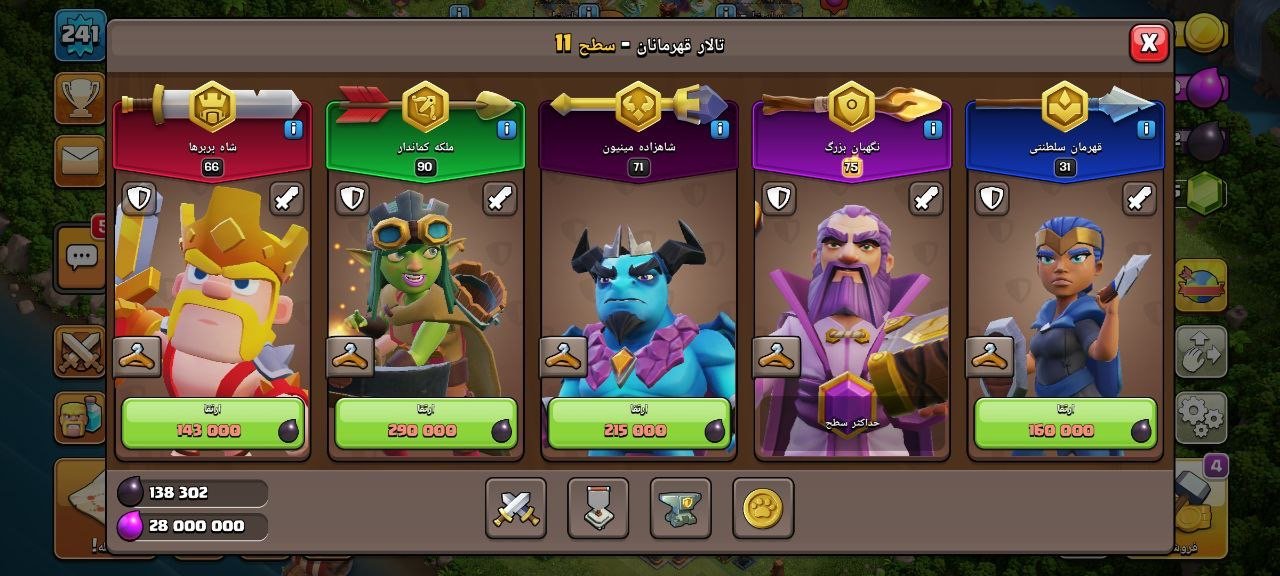Open Barbarian King info button

pyautogui.click(x=293, y=129)
